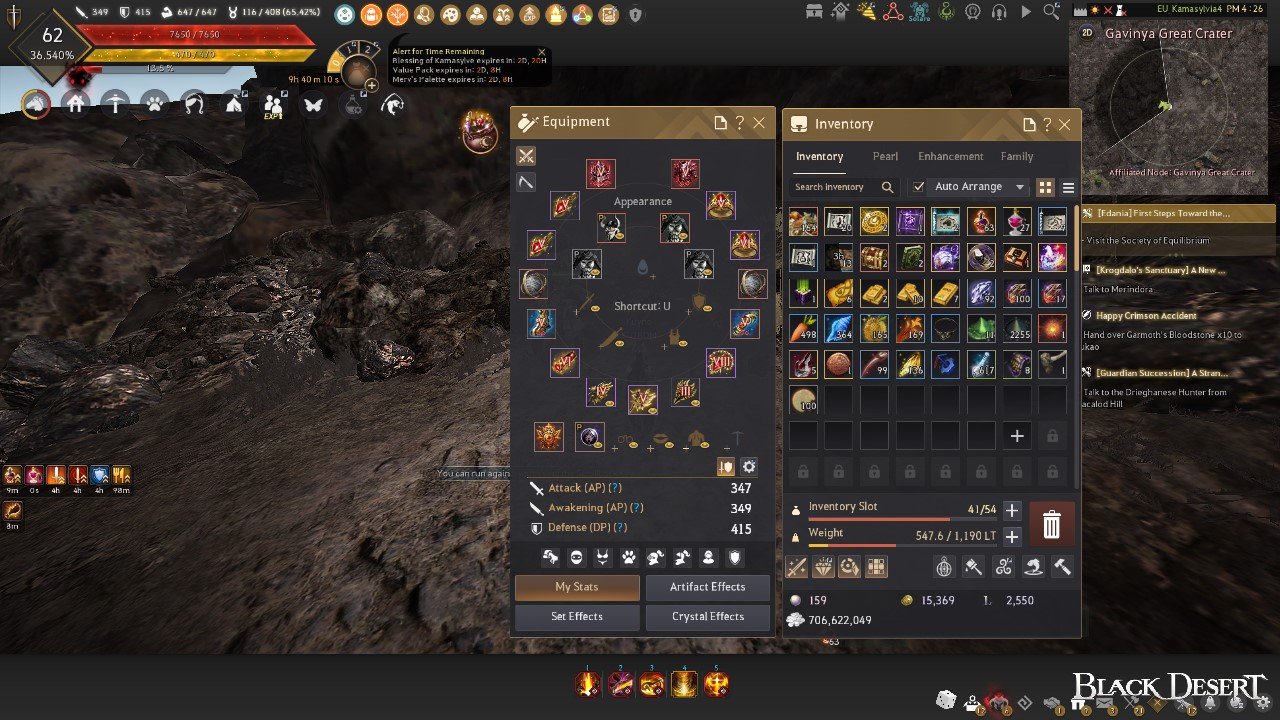Switch to the Pearl inventory tab
The height and width of the screenshot is (720, 1280).
pos(885,157)
